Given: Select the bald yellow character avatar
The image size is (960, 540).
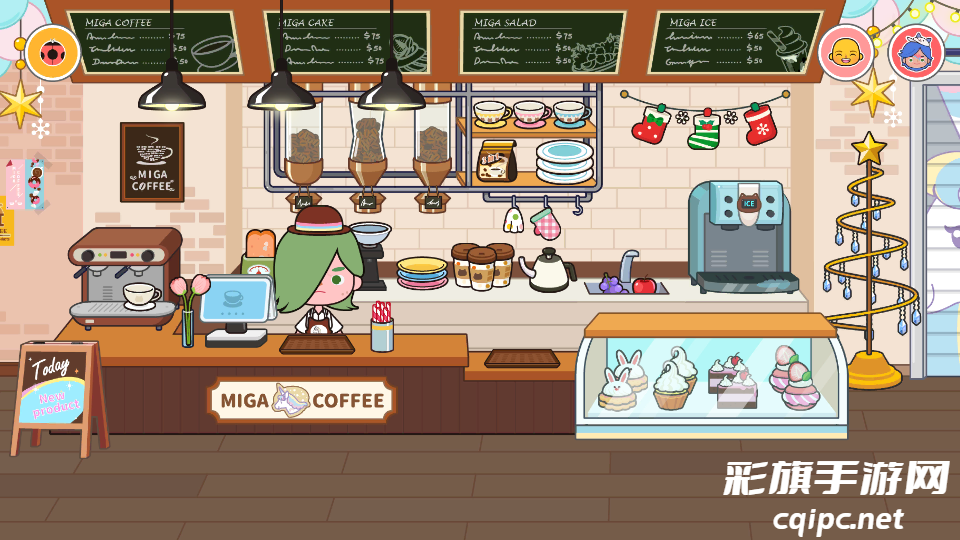Looking at the screenshot, I should (x=846, y=53).
